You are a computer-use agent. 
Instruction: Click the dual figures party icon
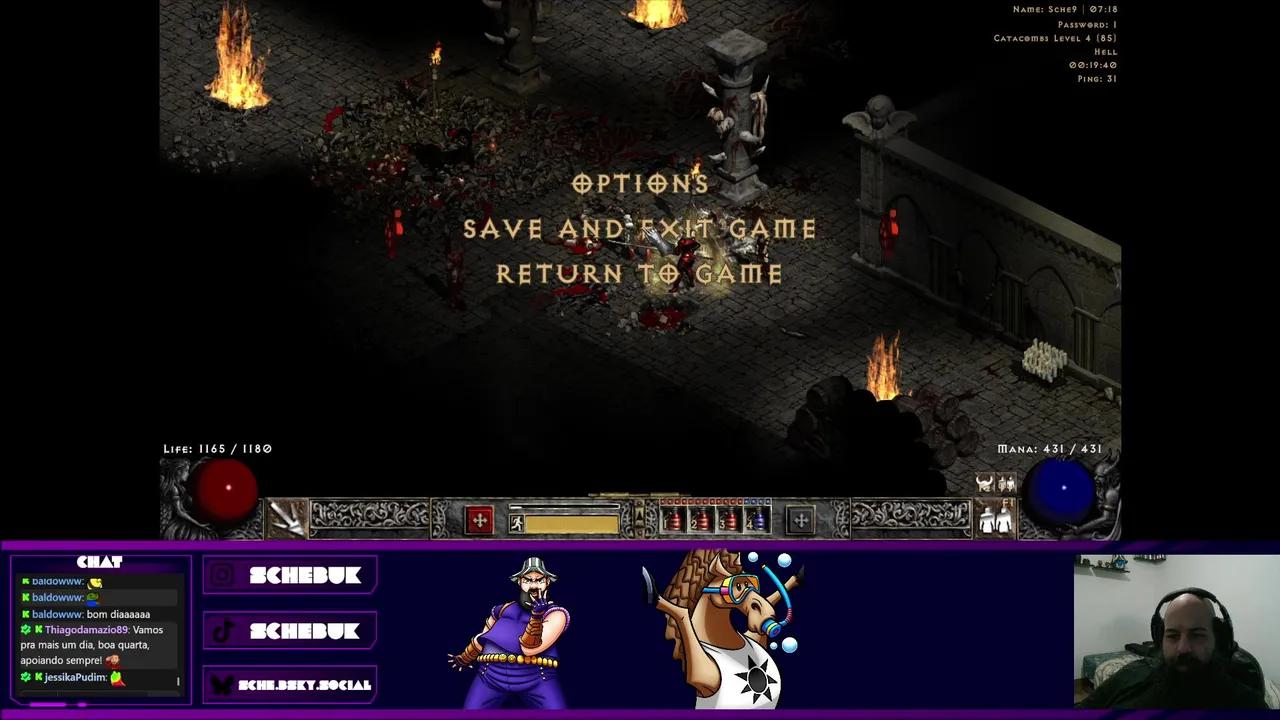1006,484
